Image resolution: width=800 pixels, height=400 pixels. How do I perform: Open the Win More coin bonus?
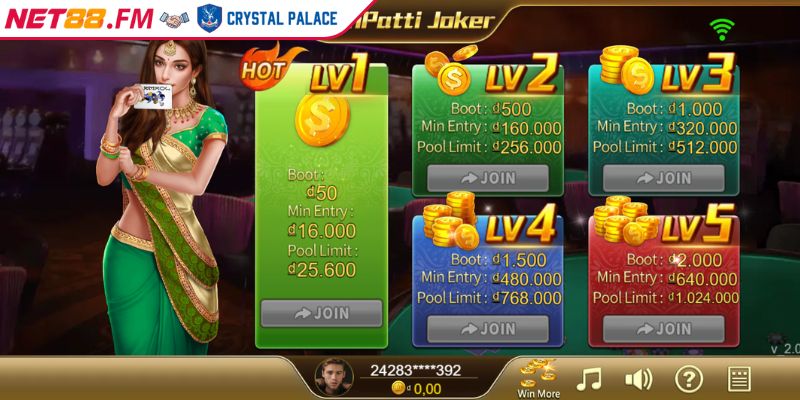click(x=538, y=377)
